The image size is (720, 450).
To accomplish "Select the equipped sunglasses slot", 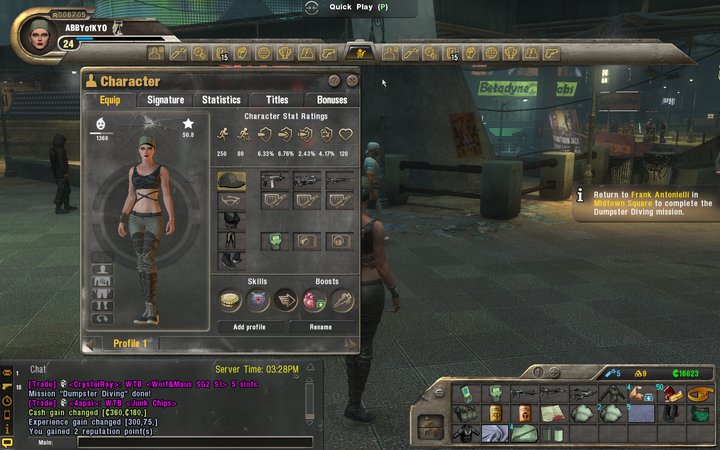I will pos(231,201).
